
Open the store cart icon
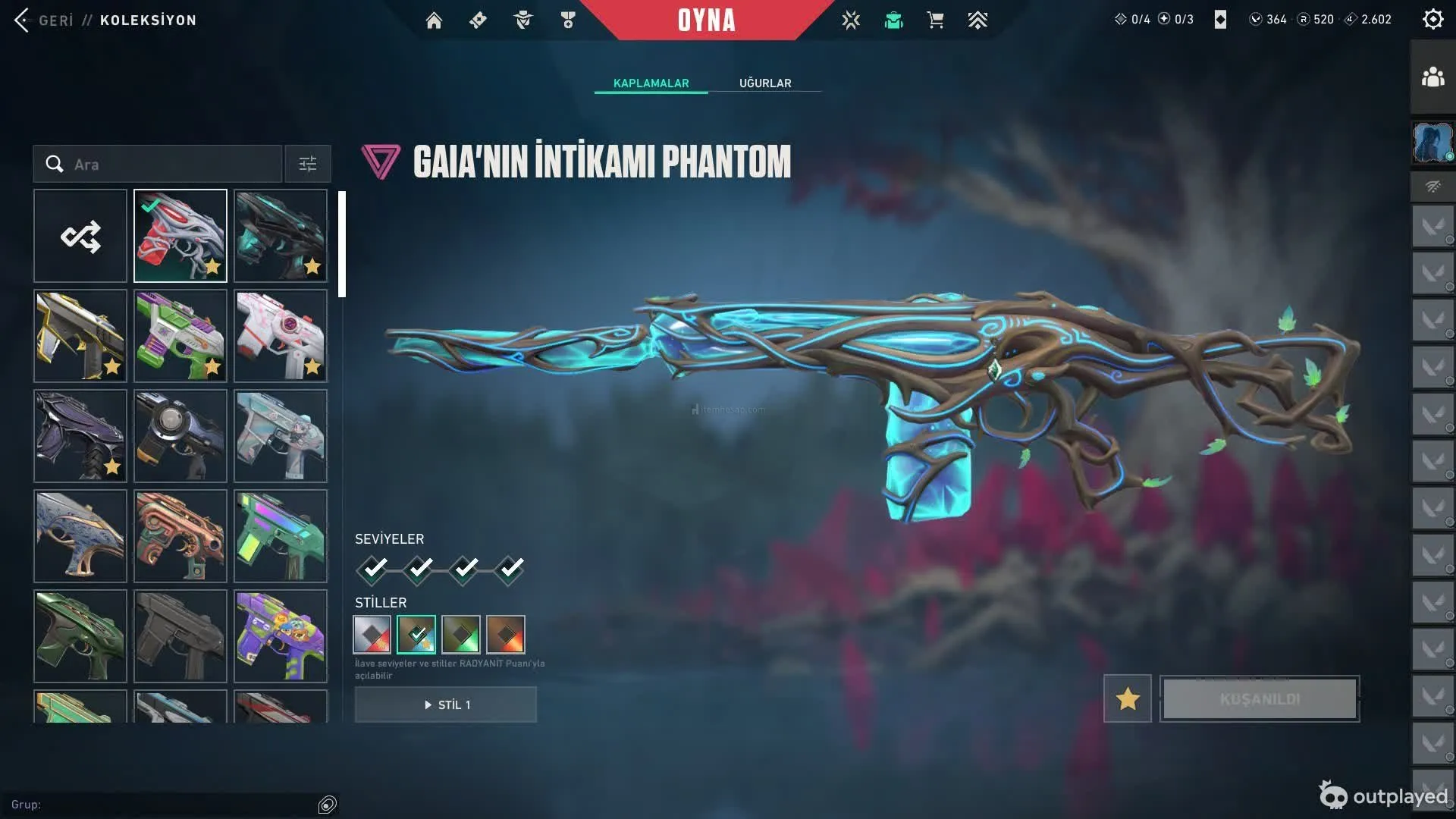[x=936, y=20]
